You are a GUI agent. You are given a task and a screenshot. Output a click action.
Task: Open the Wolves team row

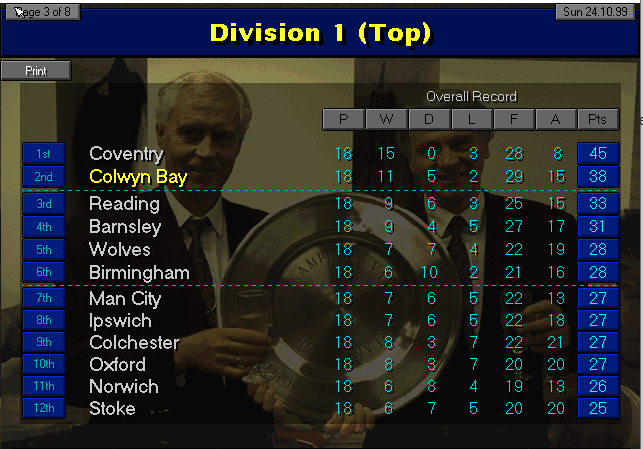pos(120,250)
